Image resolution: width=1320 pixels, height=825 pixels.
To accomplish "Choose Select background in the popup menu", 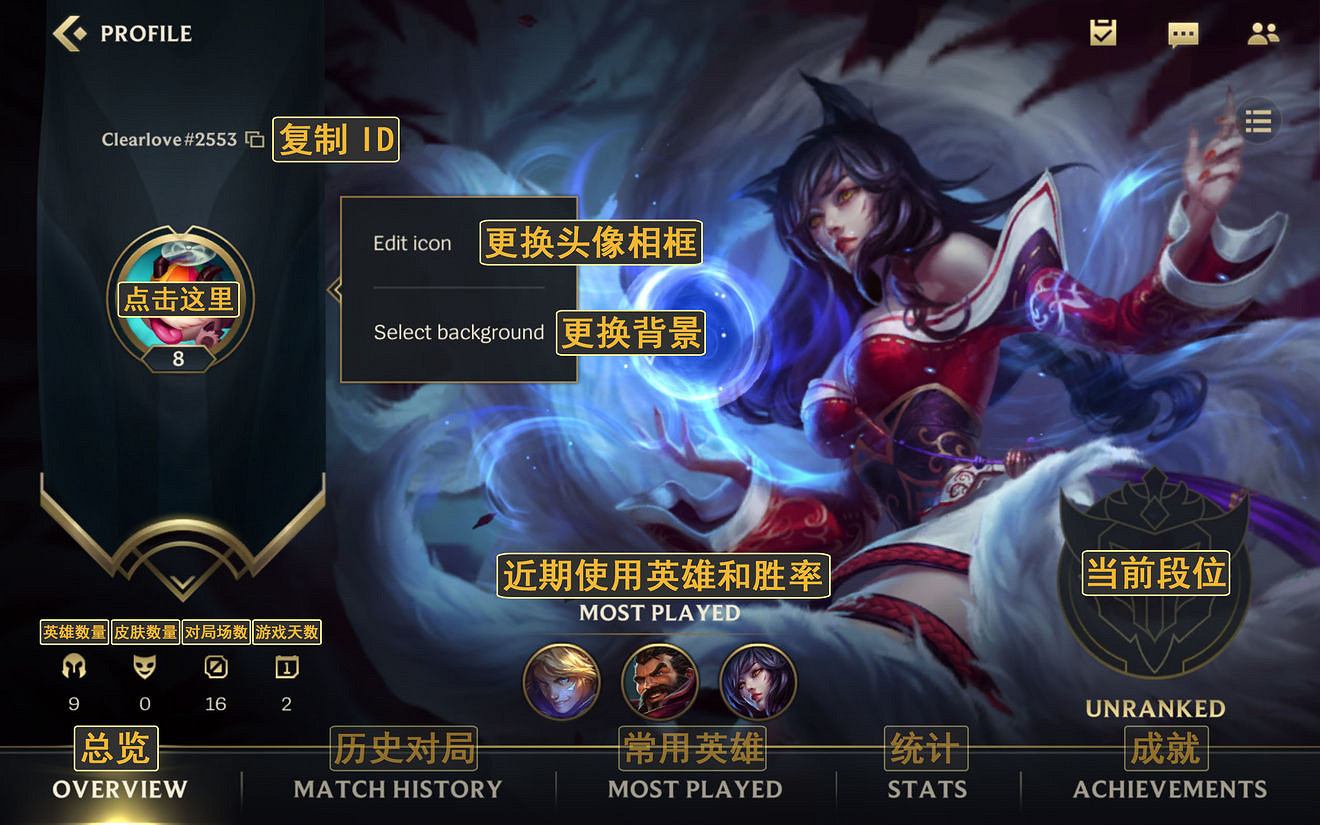I will pos(458,332).
